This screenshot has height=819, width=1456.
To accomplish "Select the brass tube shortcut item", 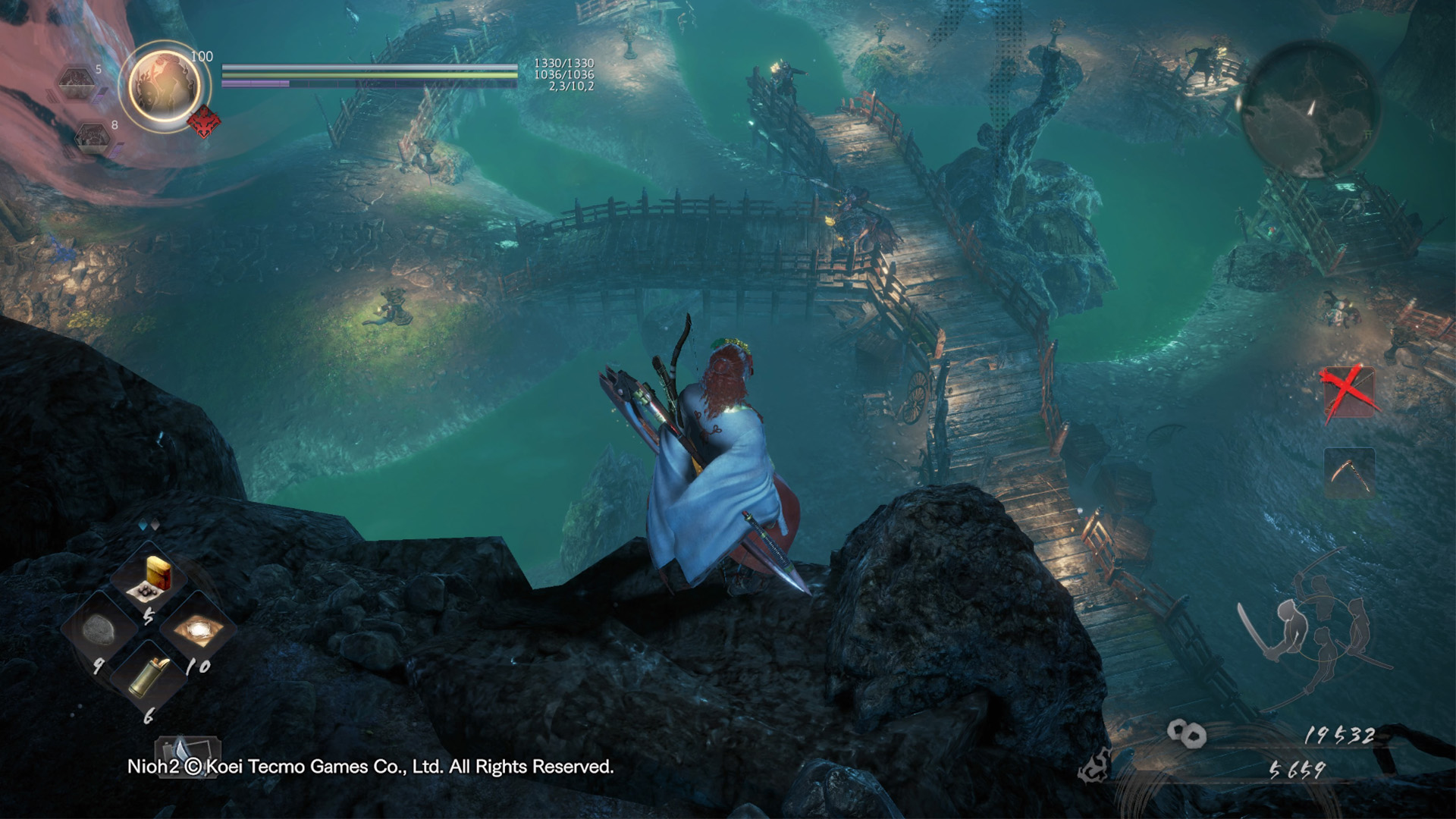I will [x=149, y=677].
